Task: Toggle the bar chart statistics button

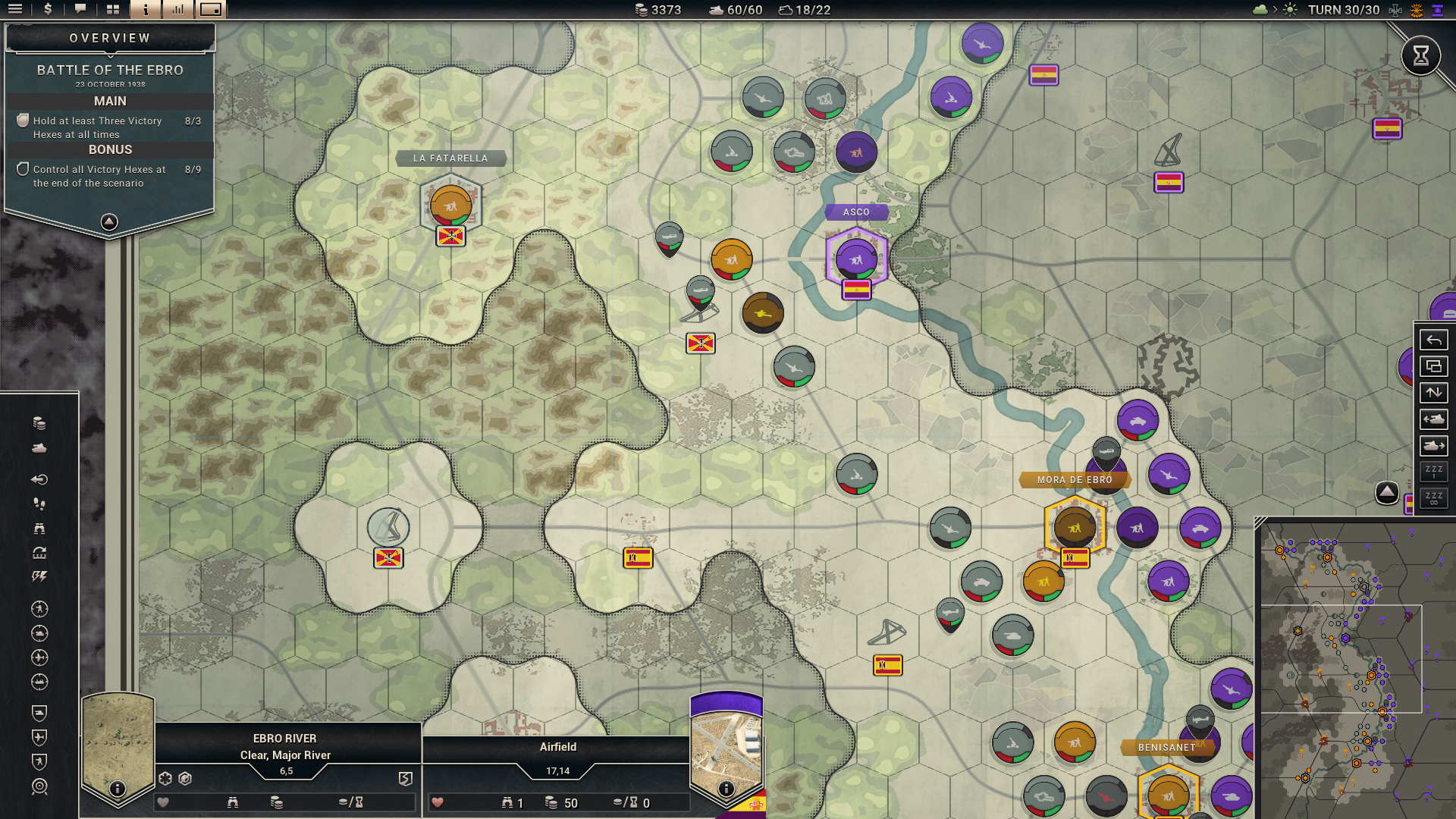Action: pyautogui.click(x=178, y=10)
